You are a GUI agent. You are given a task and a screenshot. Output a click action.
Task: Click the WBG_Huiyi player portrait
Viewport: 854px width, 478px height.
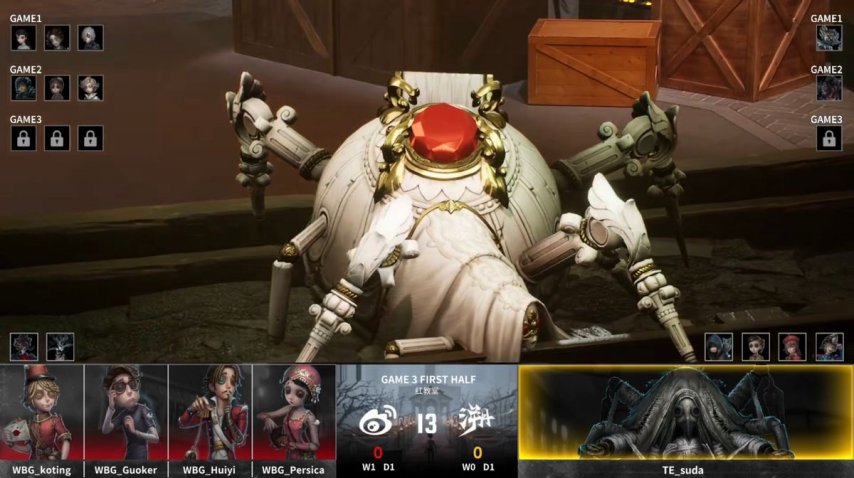click(x=210, y=420)
